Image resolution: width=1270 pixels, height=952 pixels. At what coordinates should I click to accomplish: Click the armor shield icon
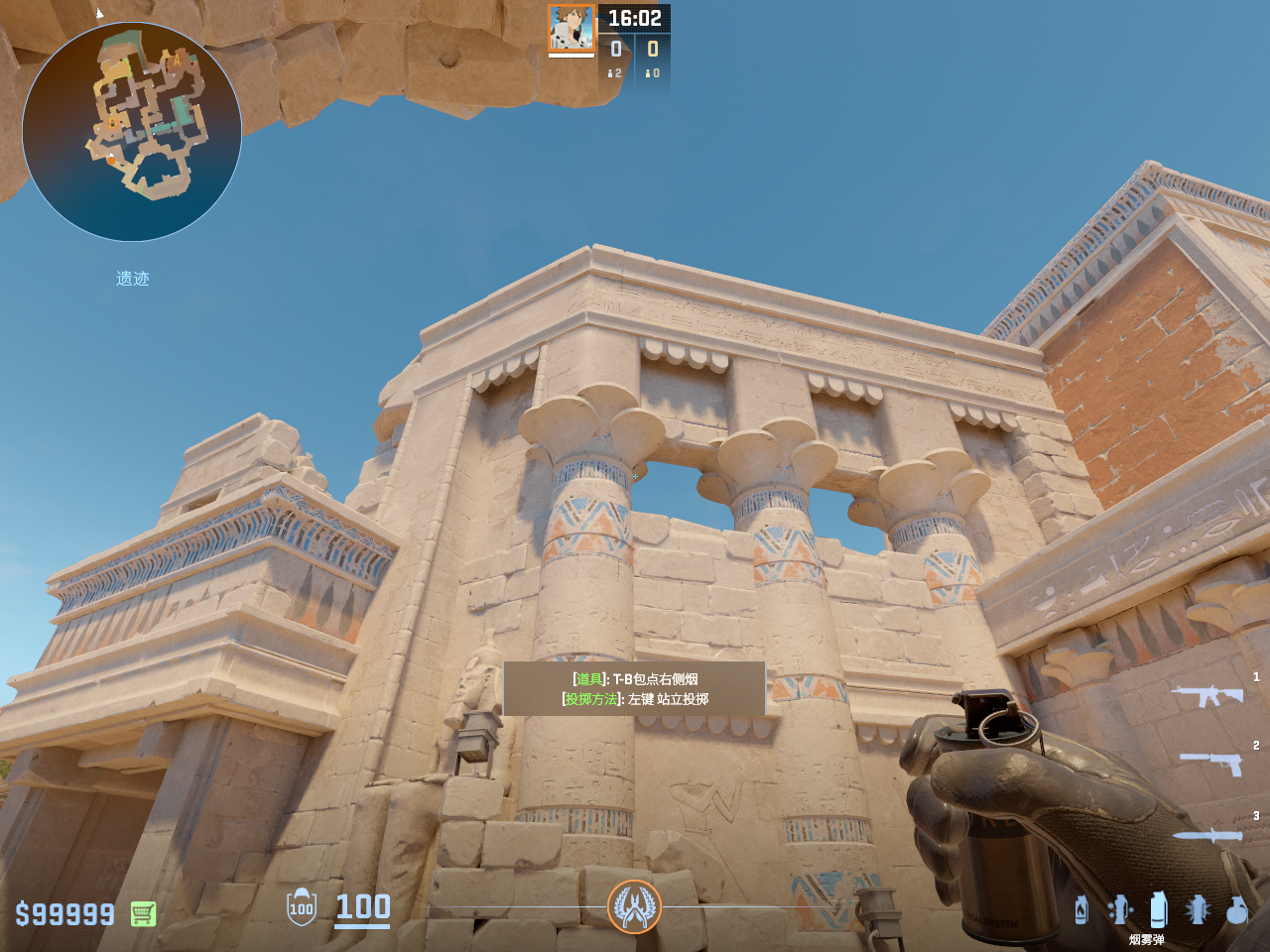point(302,907)
